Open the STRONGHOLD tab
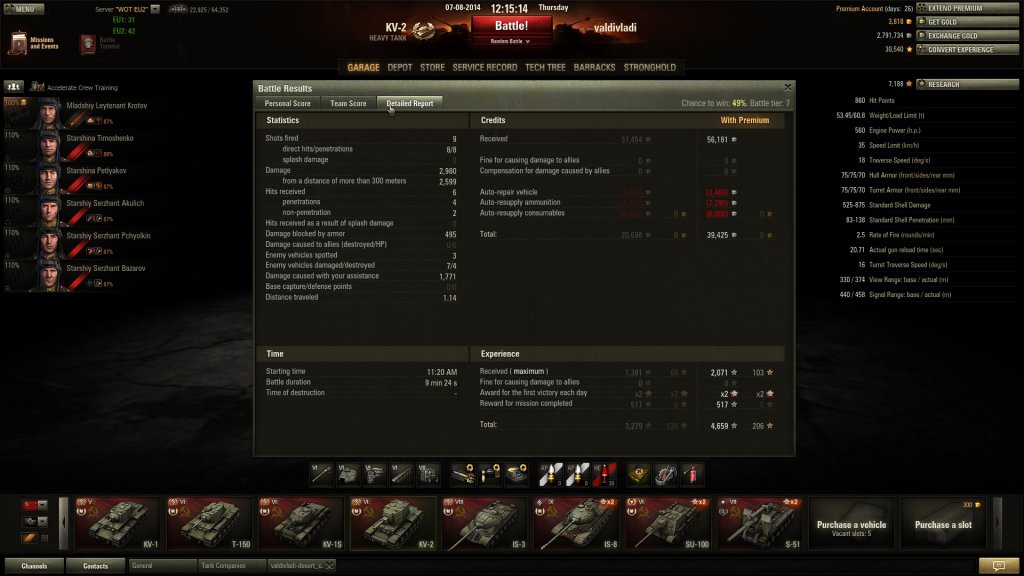The height and width of the screenshot is (576, 1024). click(650, 68)
